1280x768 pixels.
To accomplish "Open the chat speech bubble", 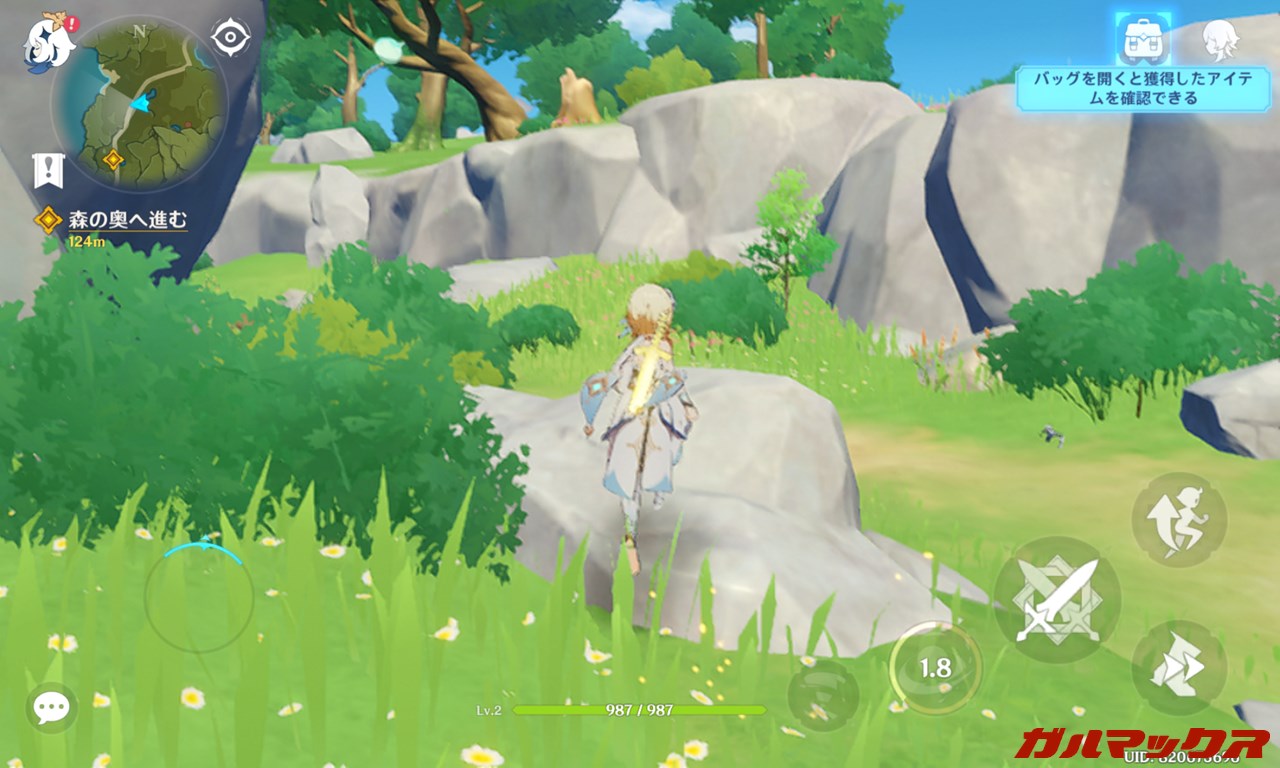I will 51,708.
